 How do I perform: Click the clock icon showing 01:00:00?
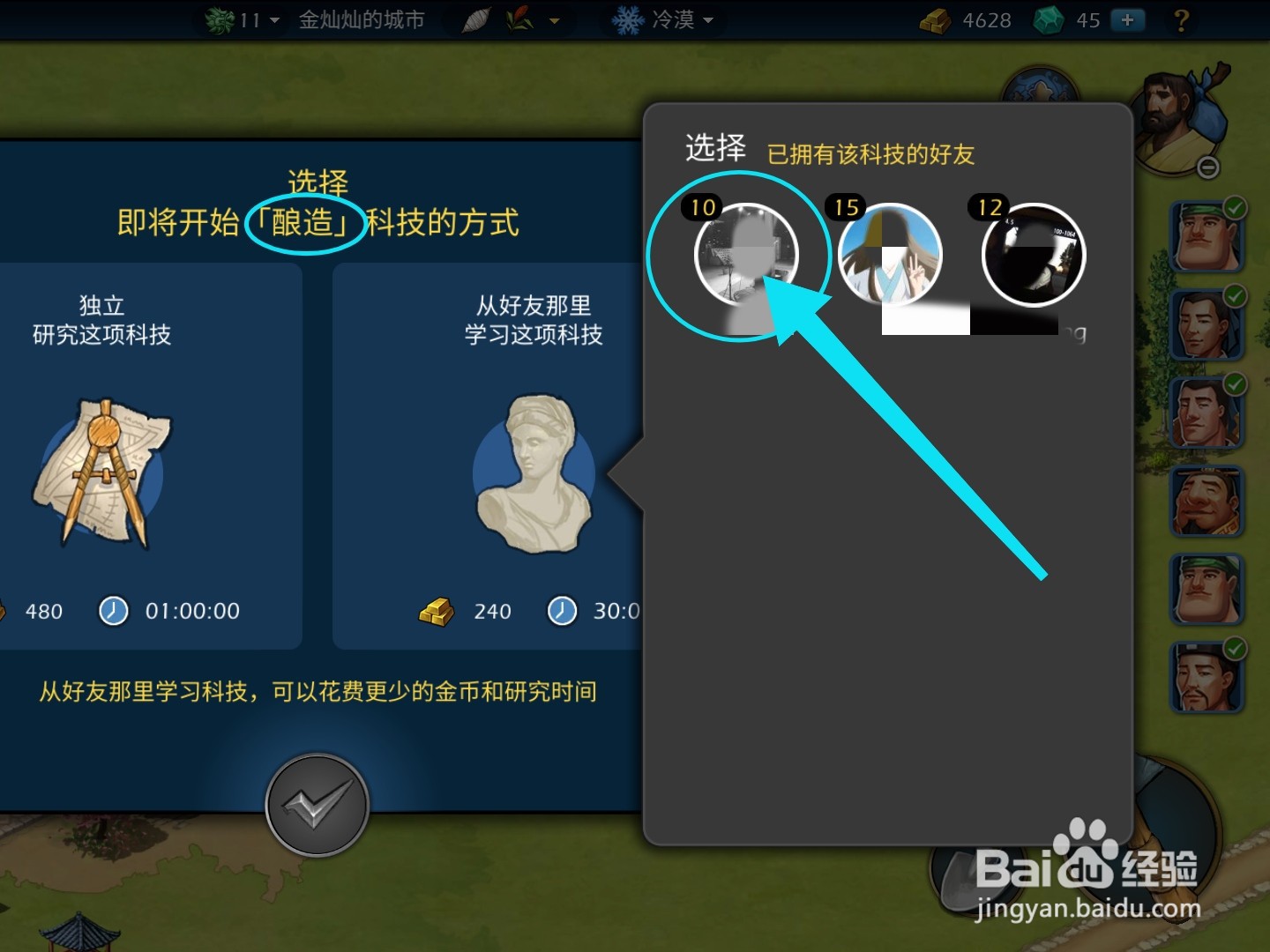point(113,610)
